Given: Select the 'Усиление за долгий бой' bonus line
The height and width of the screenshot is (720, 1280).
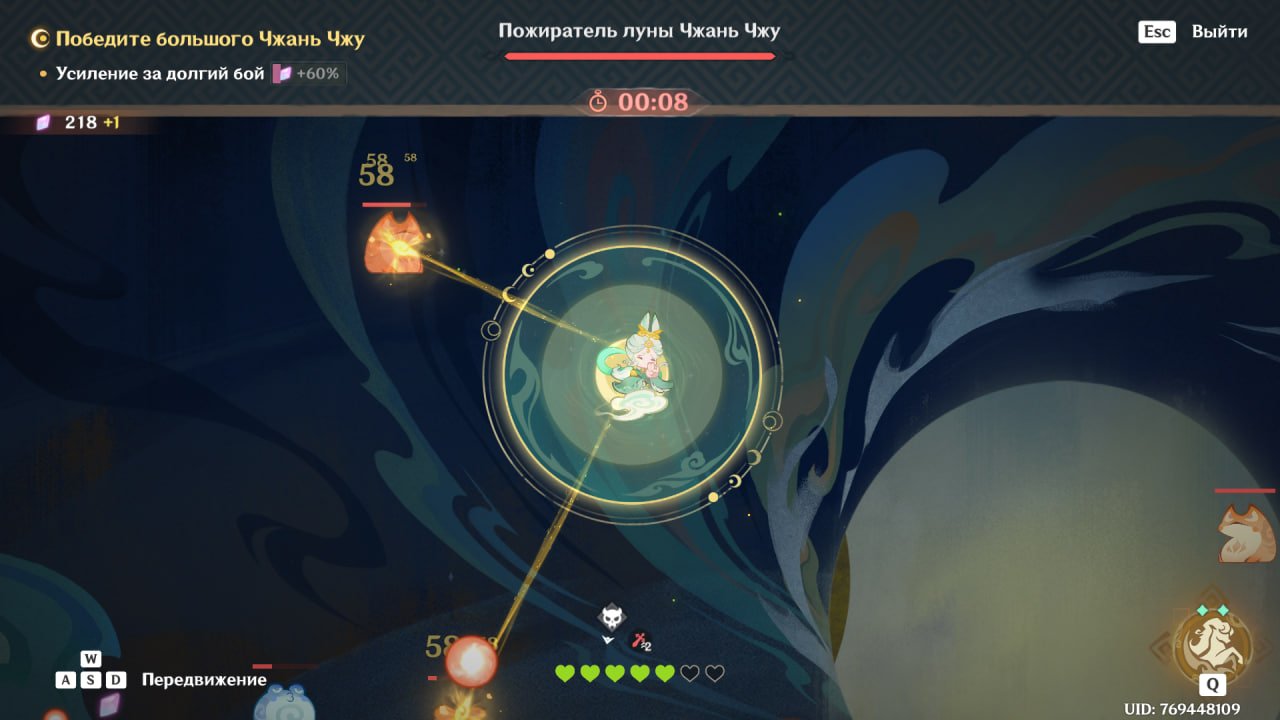Looking at the screenshot, I should [160, 74].
